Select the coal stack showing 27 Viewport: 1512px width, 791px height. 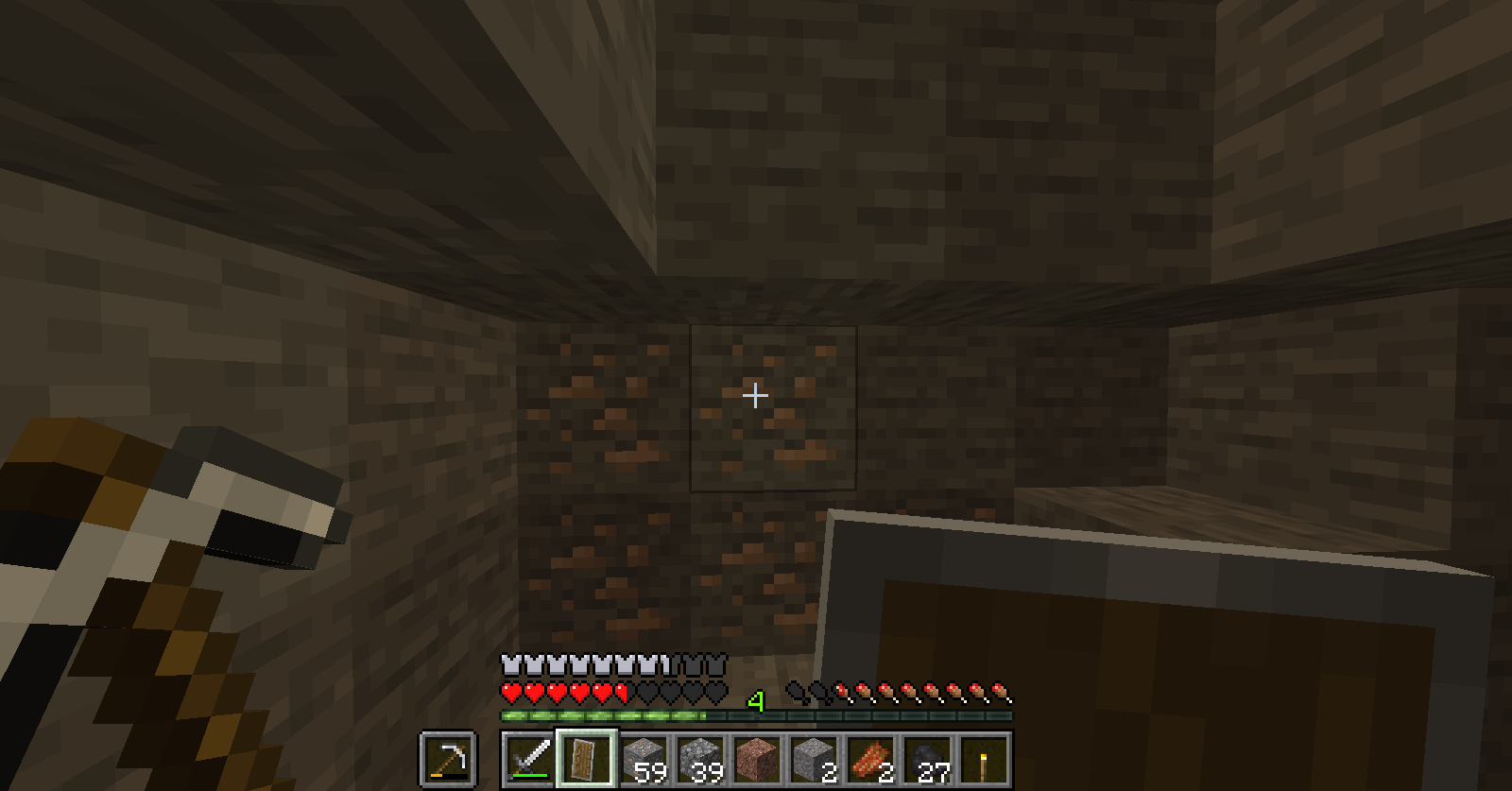coord(928,756)
